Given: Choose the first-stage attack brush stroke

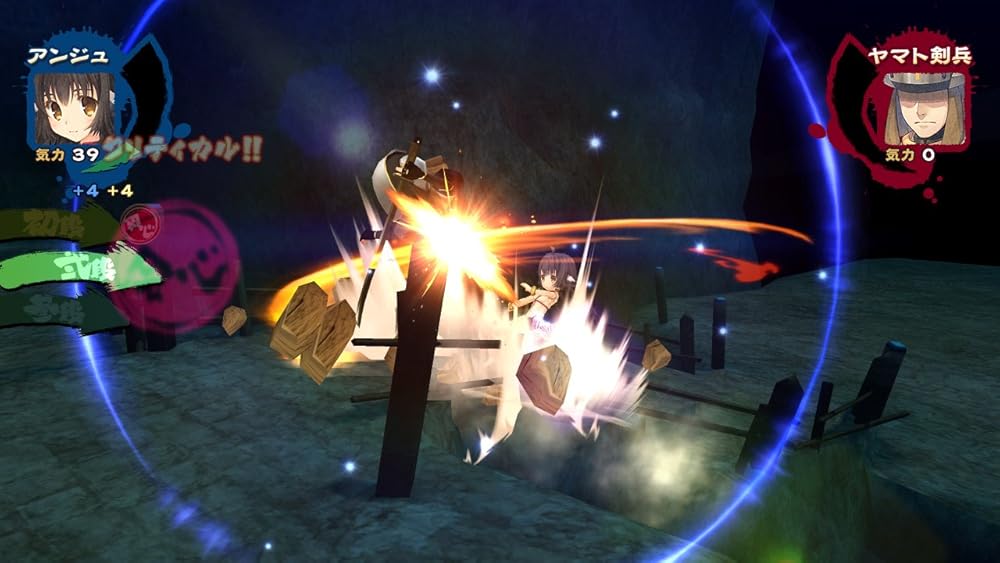Looking at the screenshot, I should point(55,222).
